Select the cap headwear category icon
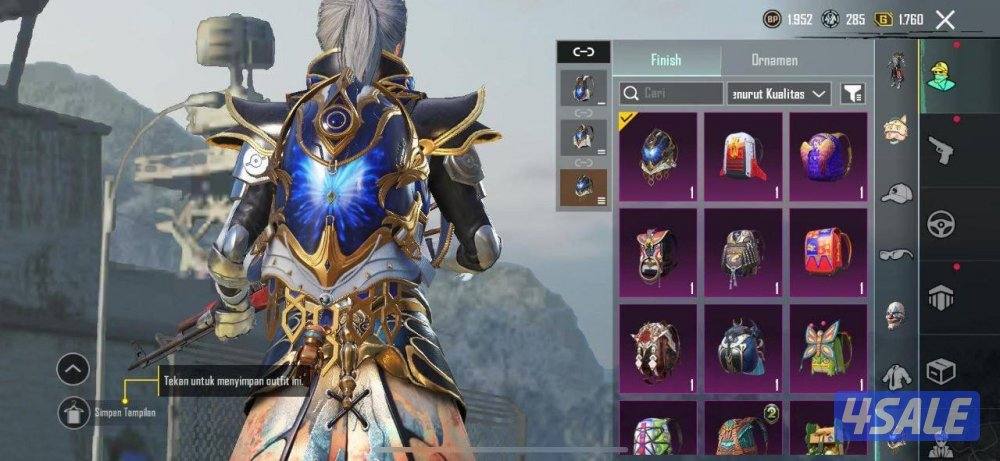Screen dimensions: 1000x461 [895, 193]
